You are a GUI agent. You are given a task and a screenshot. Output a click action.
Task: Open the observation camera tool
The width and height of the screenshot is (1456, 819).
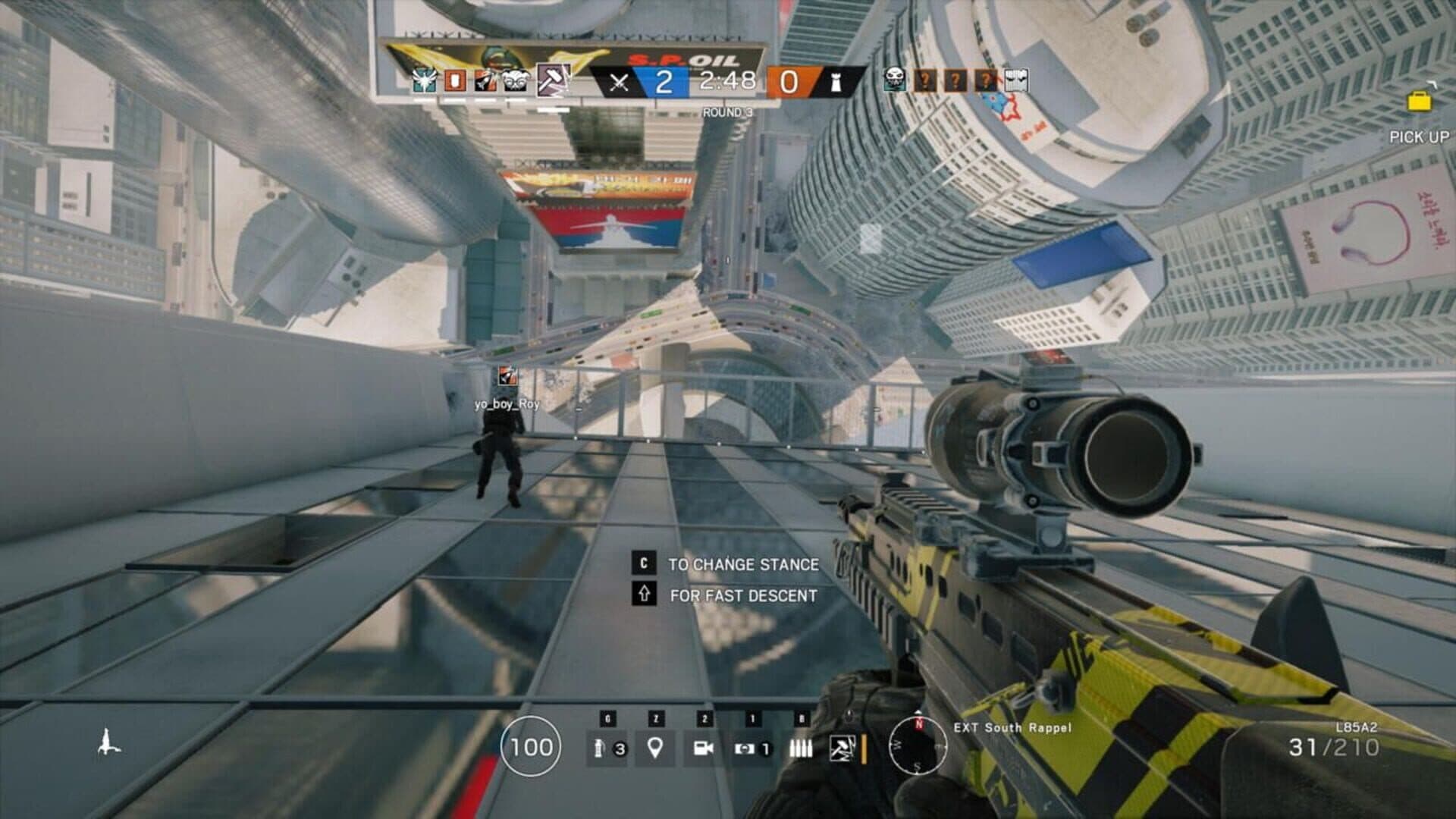(703, 748)
